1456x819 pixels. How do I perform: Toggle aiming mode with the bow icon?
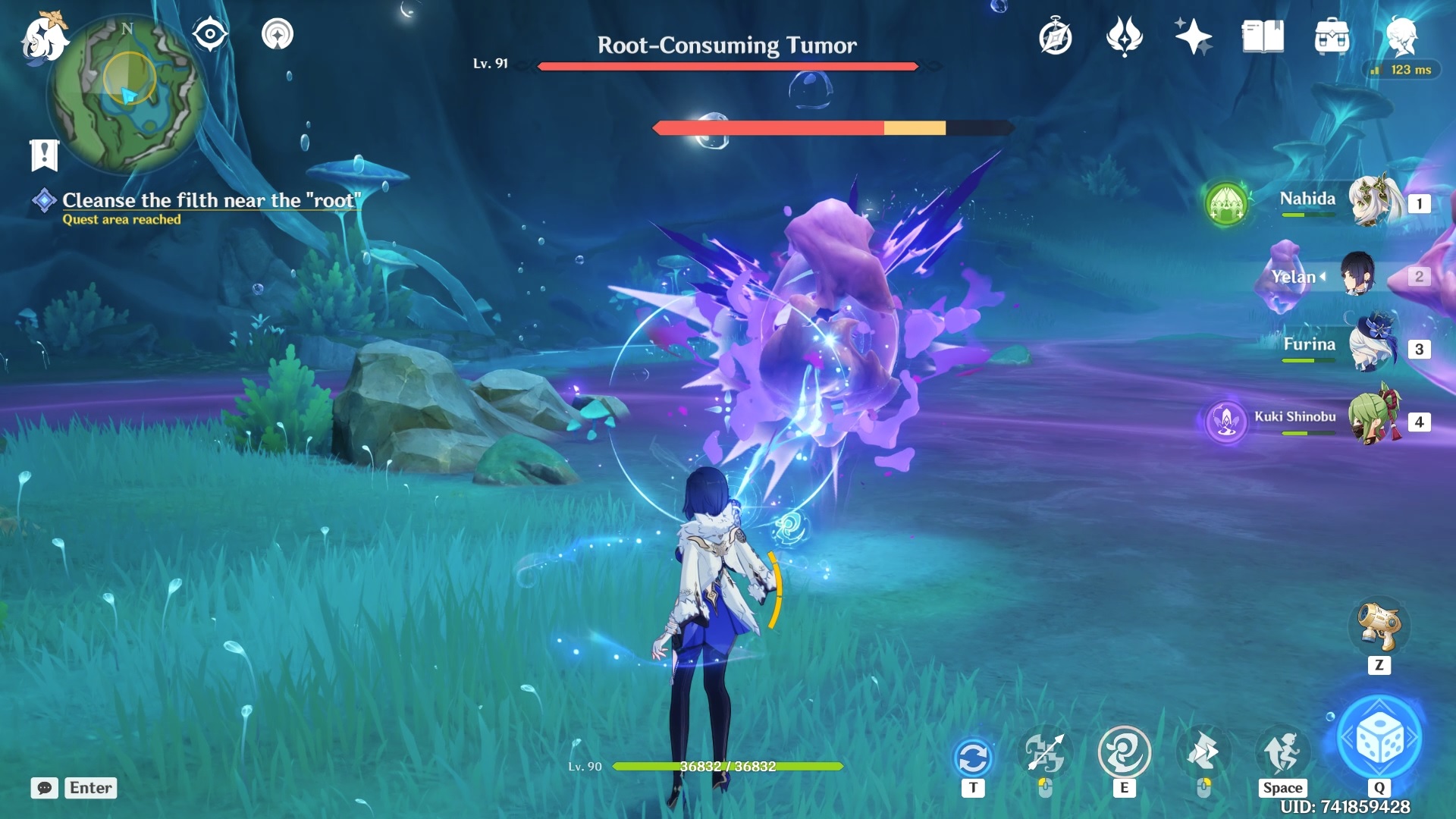point(1047,755)
